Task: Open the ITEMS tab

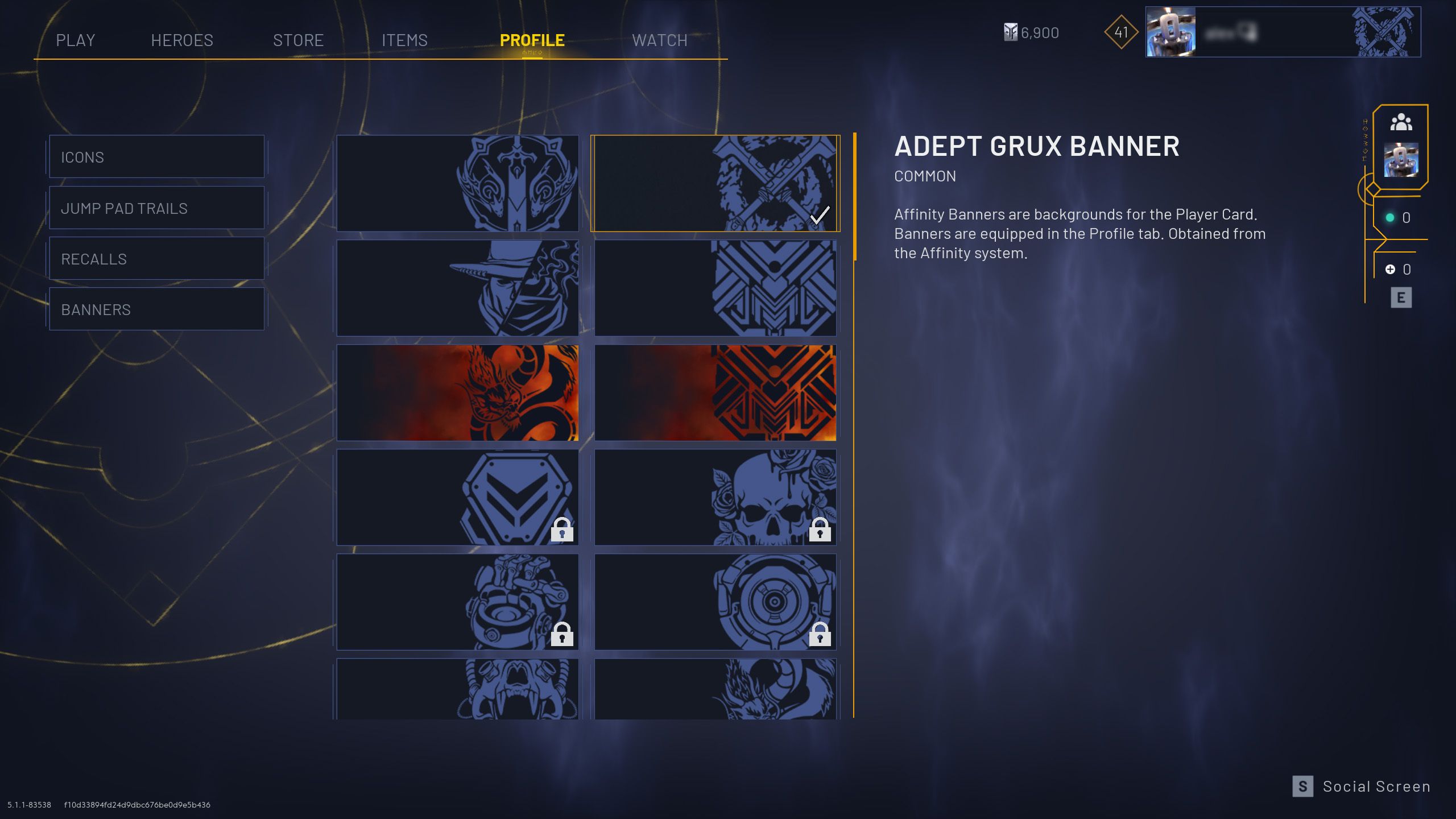Action: point(404,40)
